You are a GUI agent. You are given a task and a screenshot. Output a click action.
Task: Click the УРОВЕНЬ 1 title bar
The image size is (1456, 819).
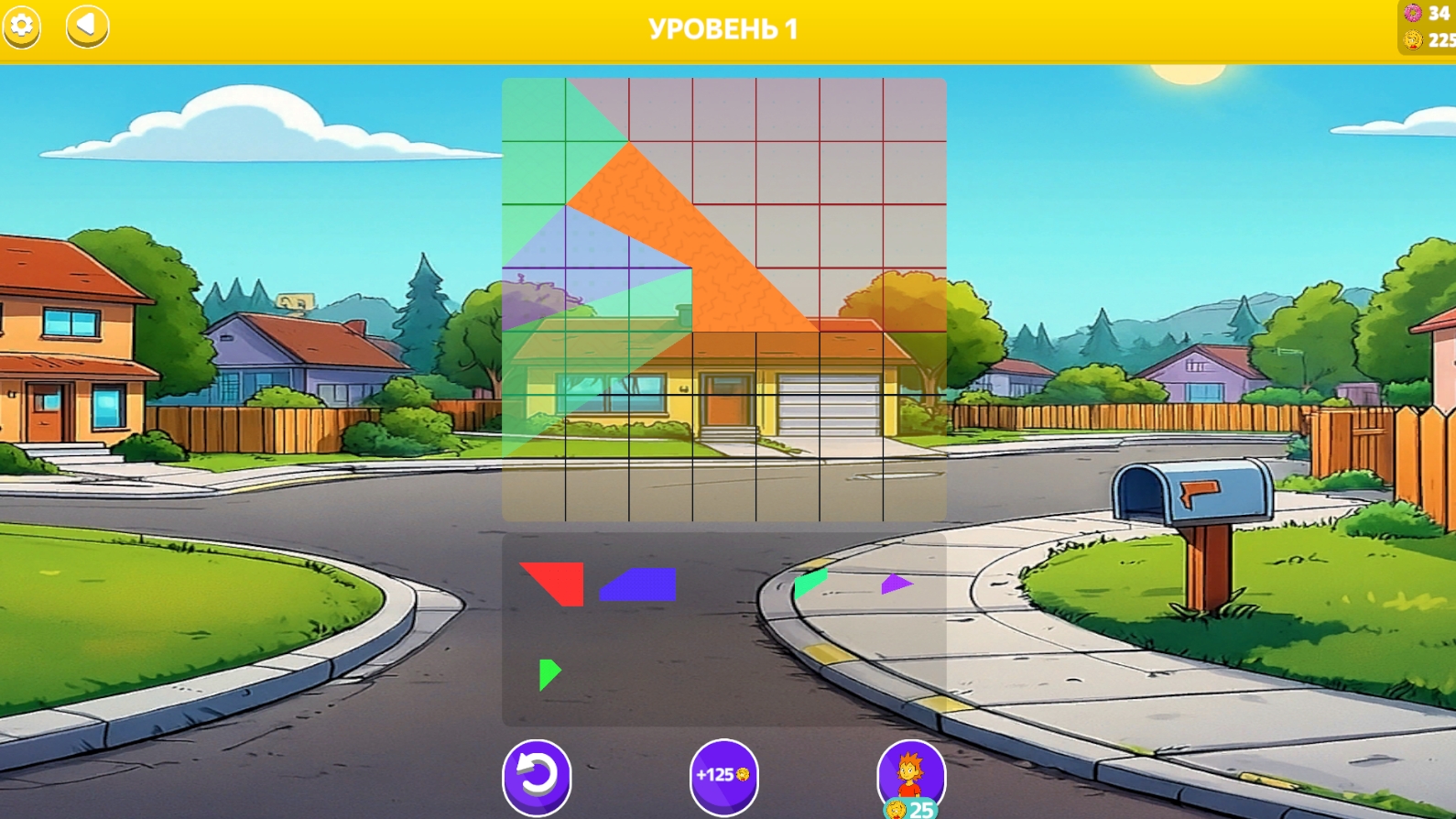pyautogui.click(x=725, y=27)
